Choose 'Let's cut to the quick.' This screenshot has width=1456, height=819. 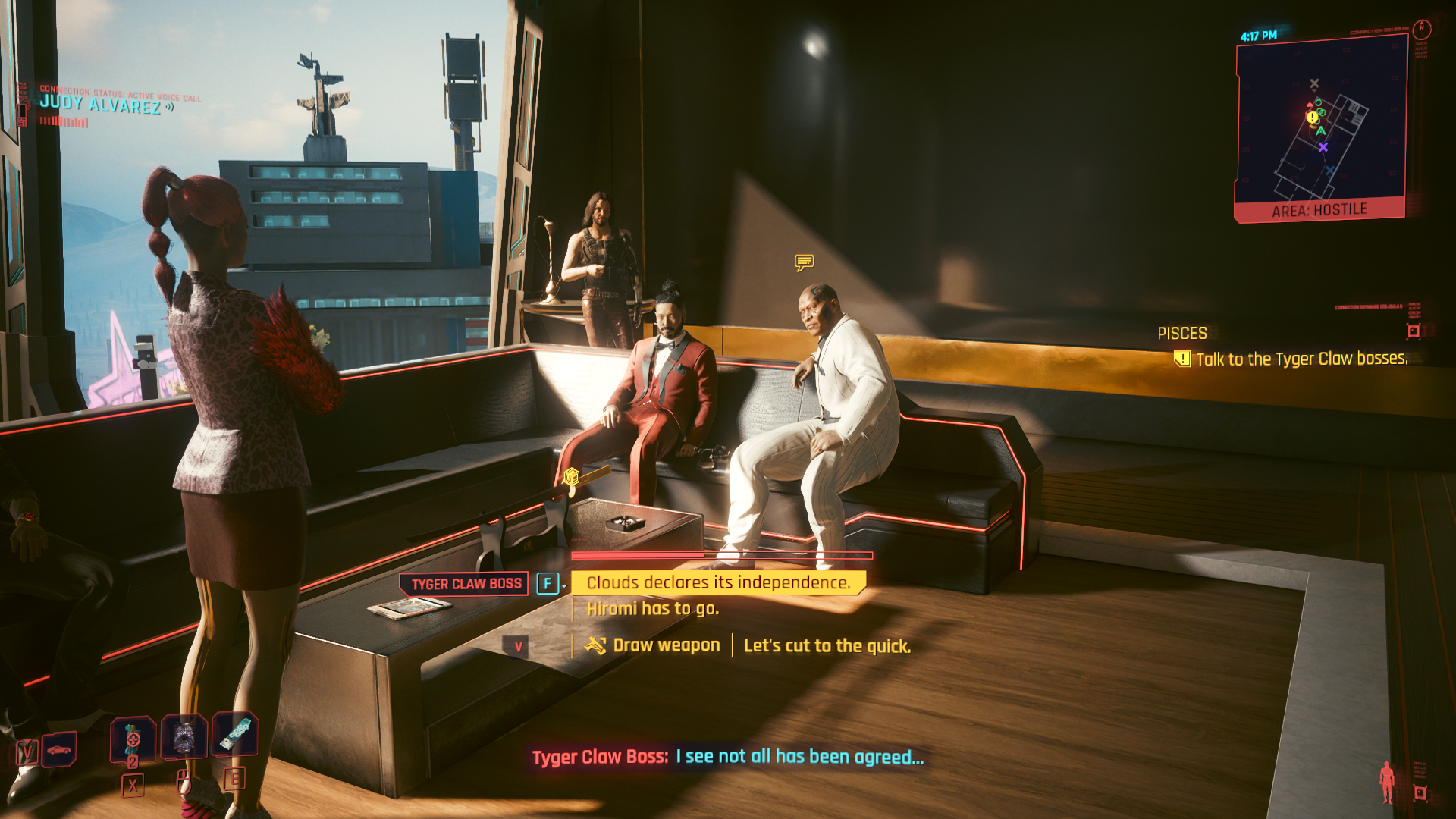pyautogui.click(x=827, y=645)
